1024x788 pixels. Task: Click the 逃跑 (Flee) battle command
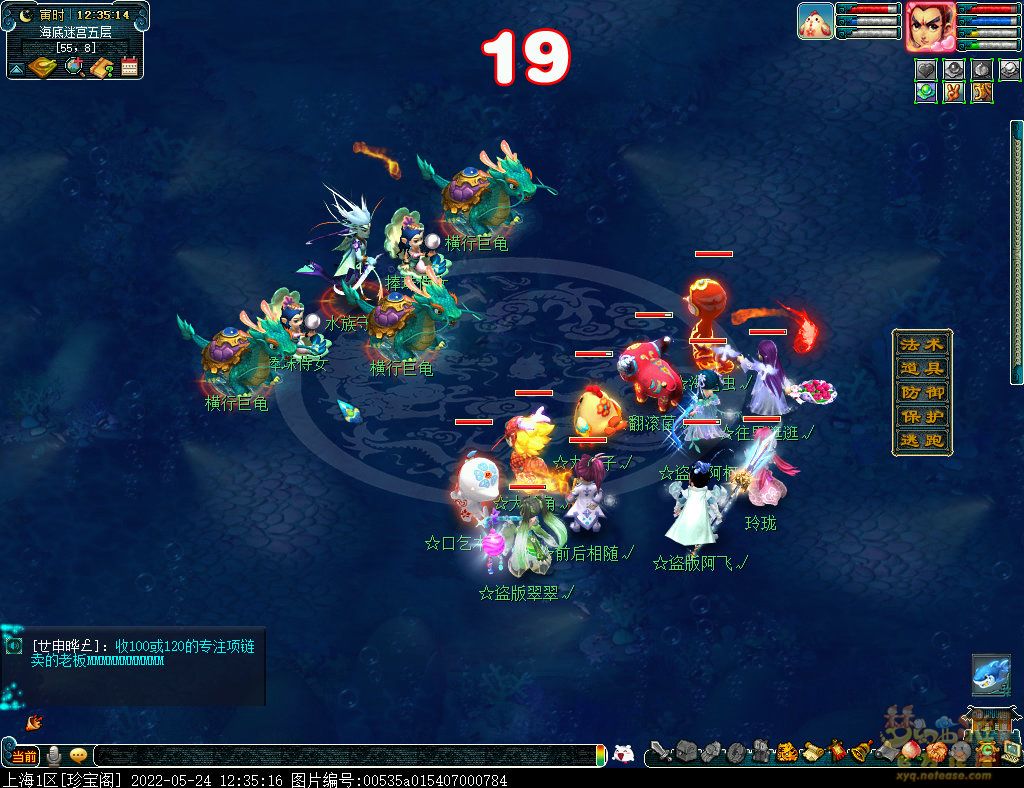point(921,441)
